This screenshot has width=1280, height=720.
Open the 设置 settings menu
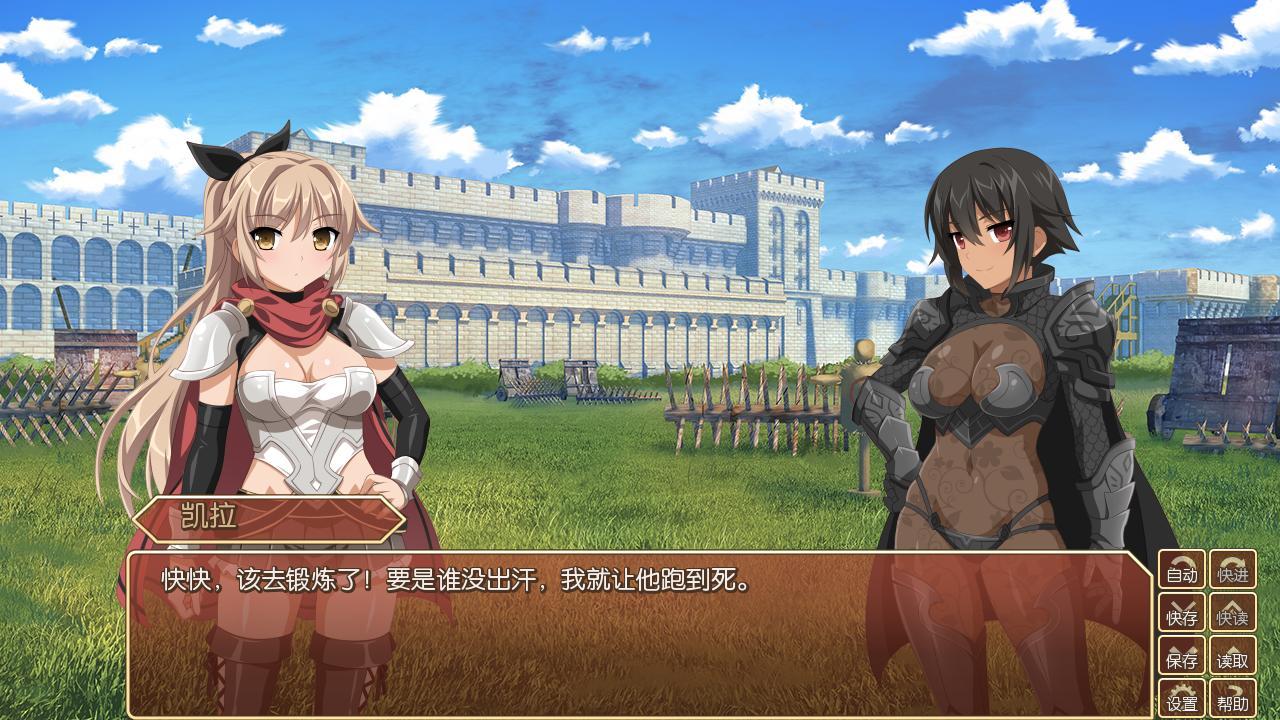pos(1182,698)
